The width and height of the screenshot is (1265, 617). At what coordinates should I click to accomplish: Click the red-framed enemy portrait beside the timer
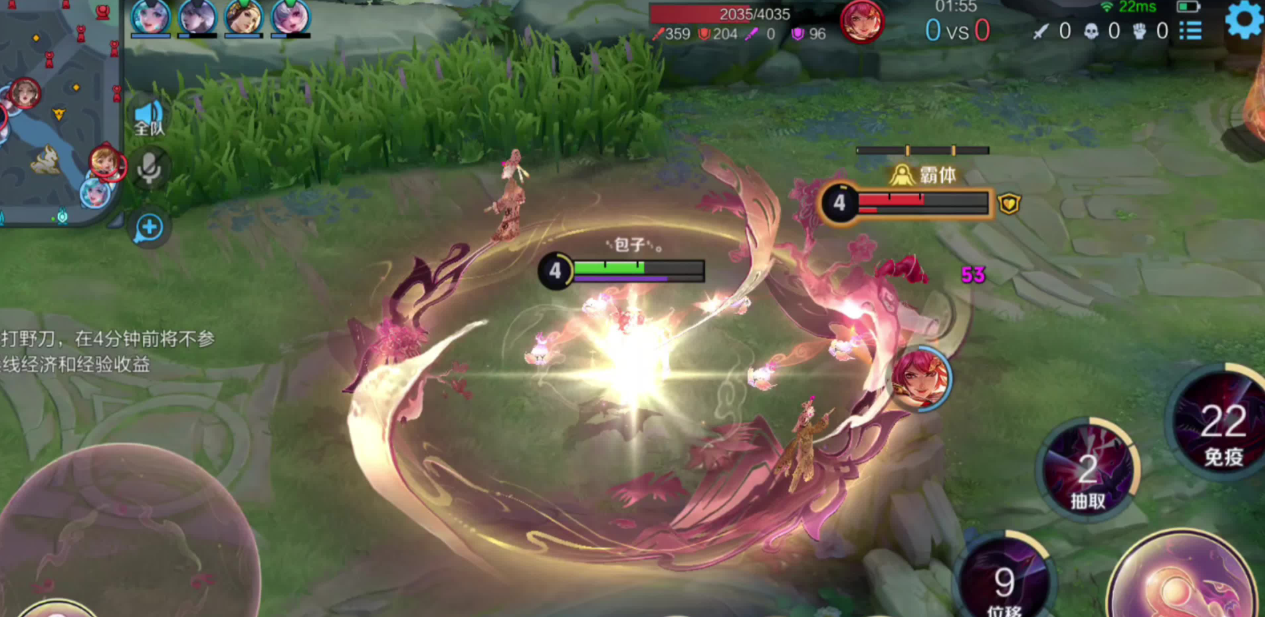tap(861, 22)
